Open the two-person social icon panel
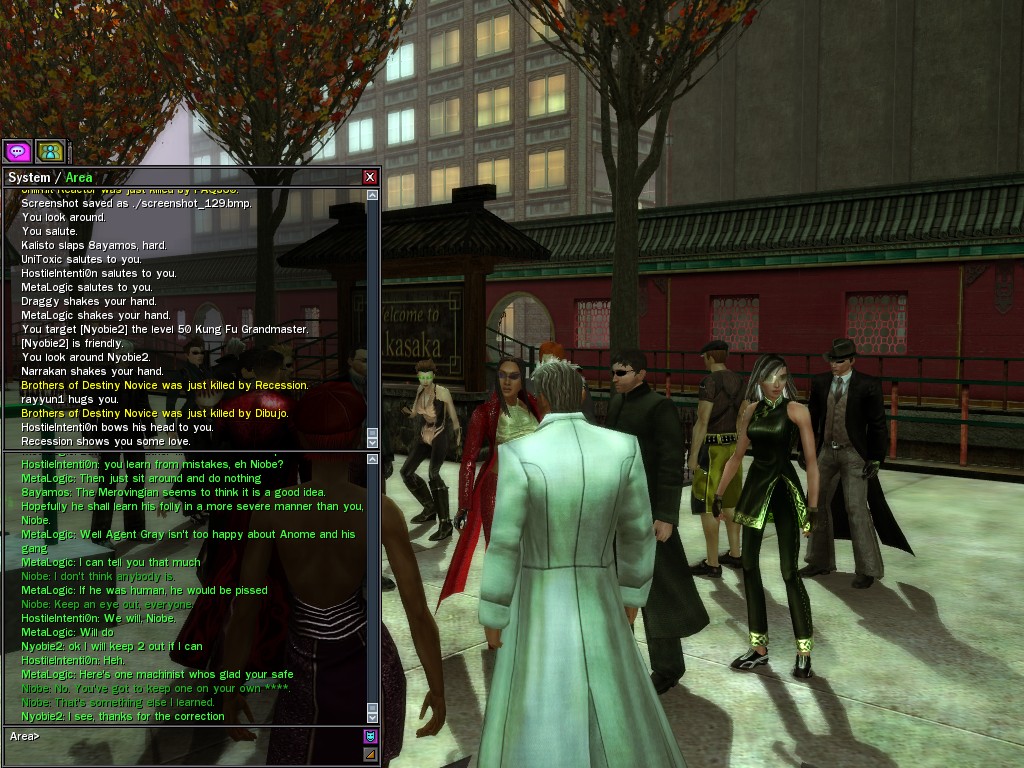 tap(50, 151)
